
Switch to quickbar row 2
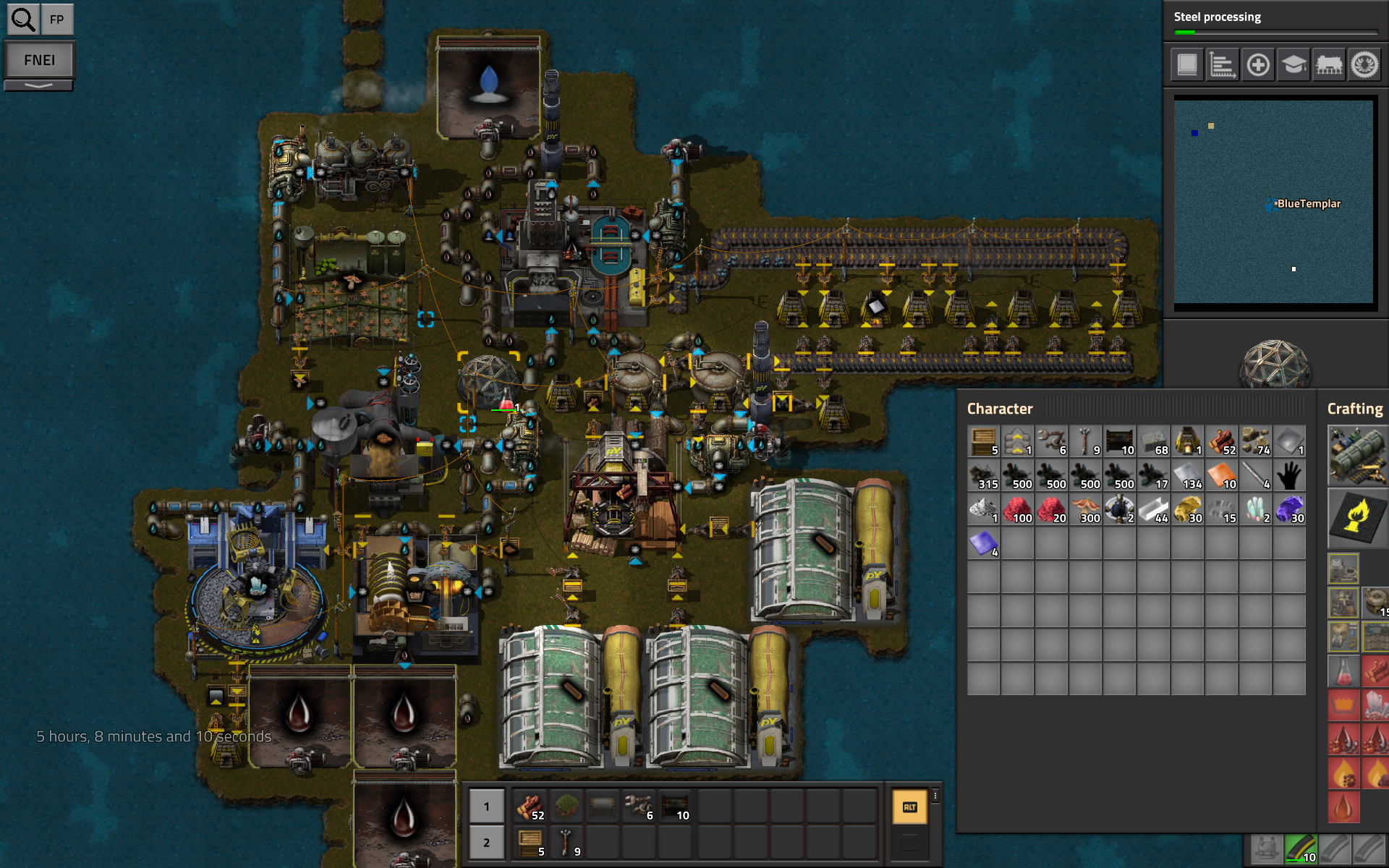point(486,843)
